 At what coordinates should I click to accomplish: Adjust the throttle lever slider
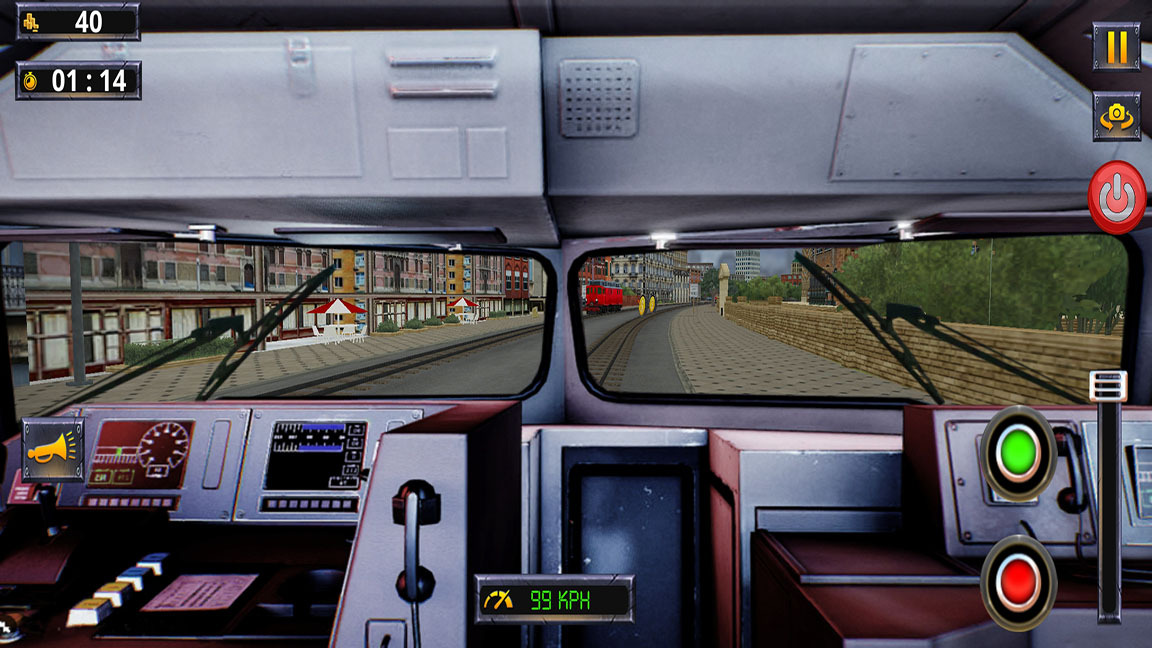tap(1108, 387)
